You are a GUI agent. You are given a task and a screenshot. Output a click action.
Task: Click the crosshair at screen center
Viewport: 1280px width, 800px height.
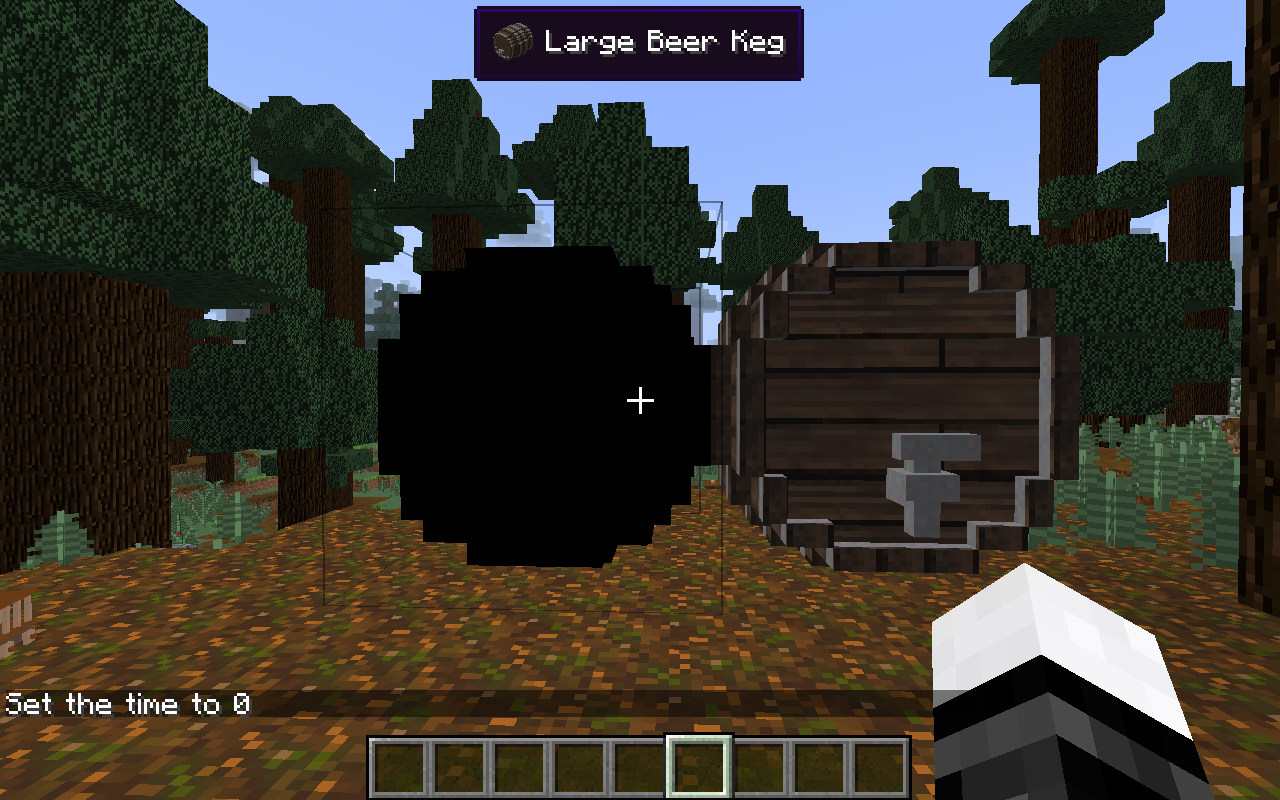(x=640, y=400)
